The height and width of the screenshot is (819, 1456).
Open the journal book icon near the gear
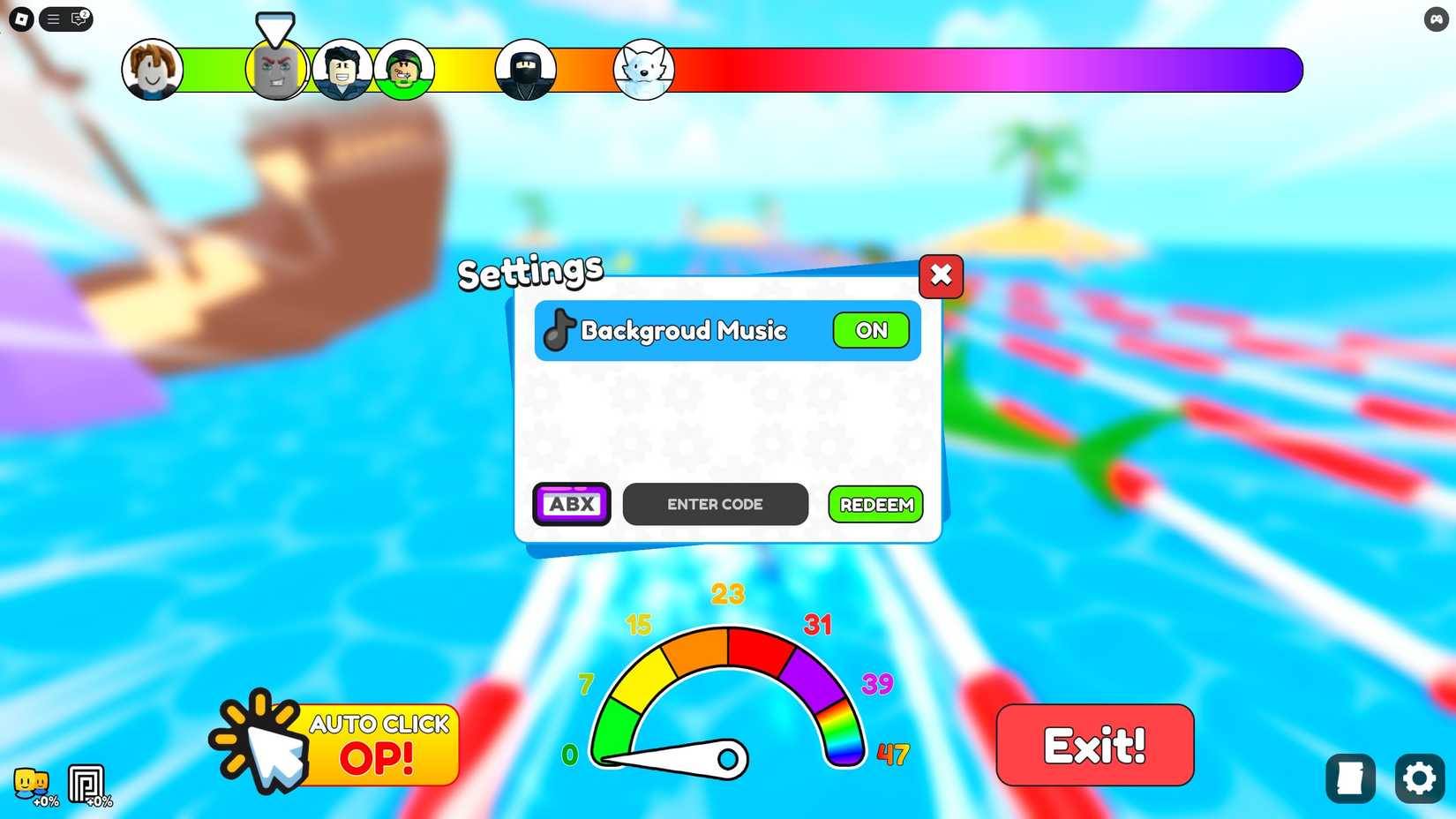(x=1349, y=778)
